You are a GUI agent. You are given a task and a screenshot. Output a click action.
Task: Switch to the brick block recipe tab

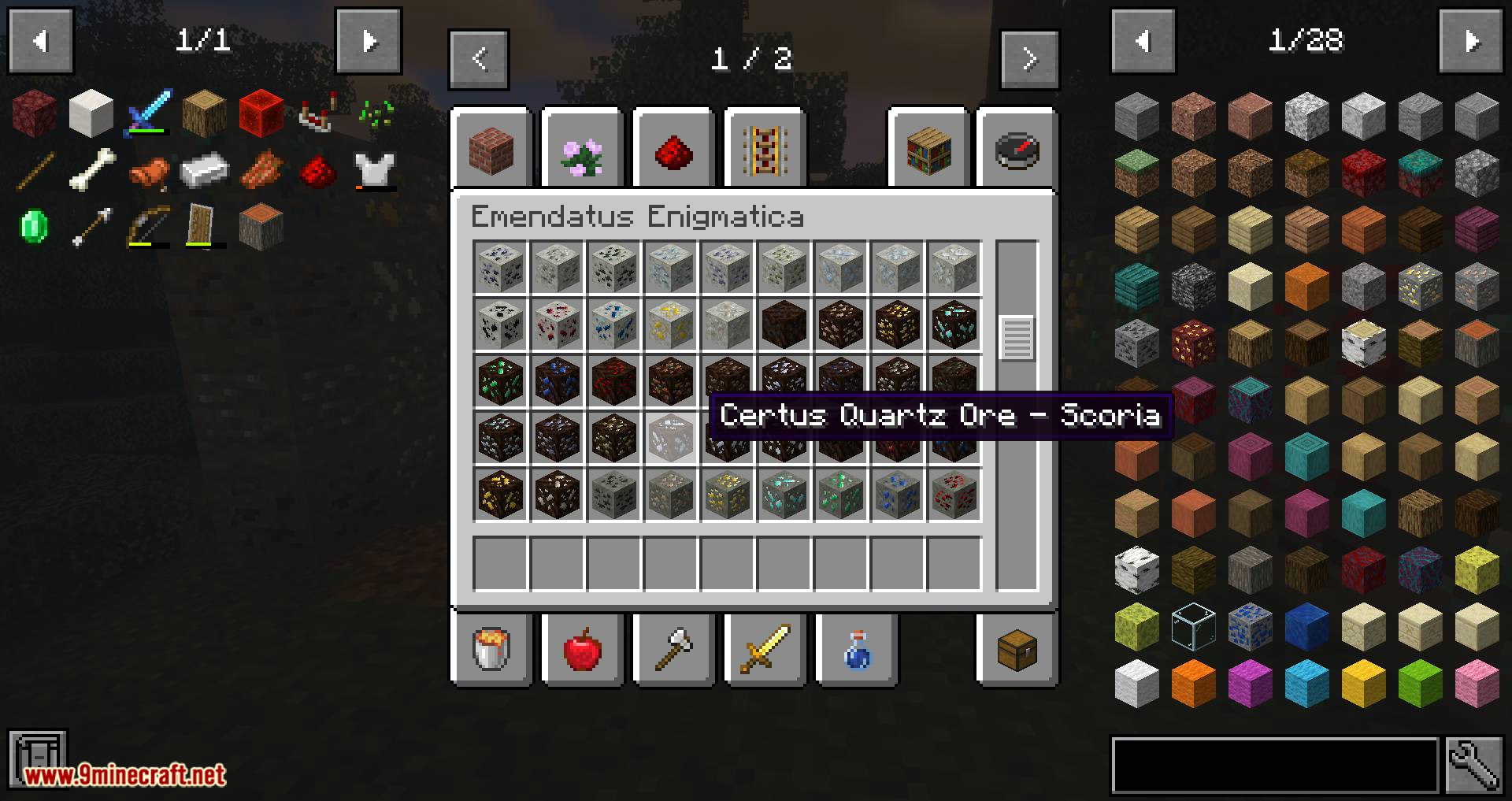pos(491,150)
